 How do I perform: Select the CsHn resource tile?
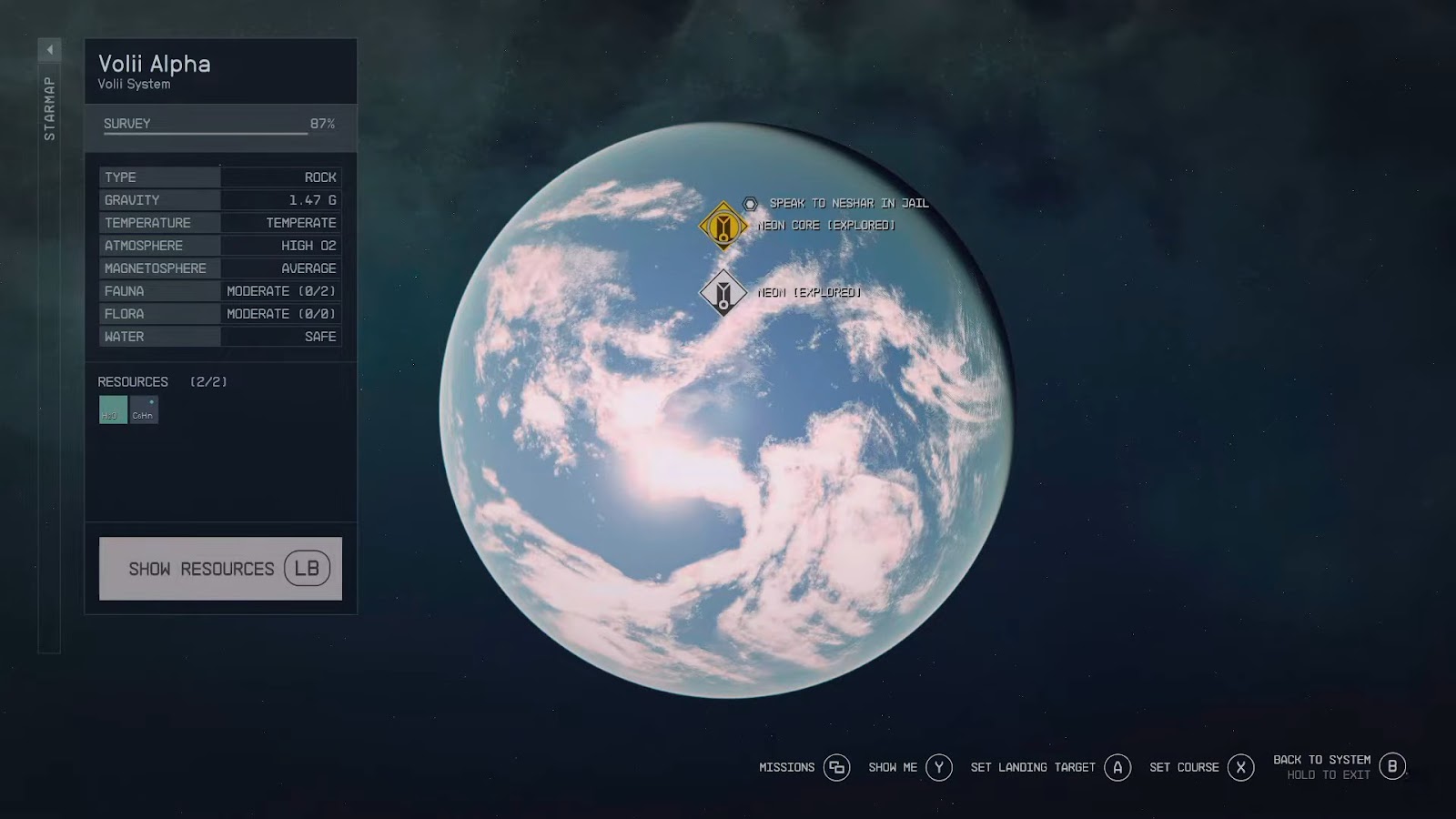click(x=144, y=409)
